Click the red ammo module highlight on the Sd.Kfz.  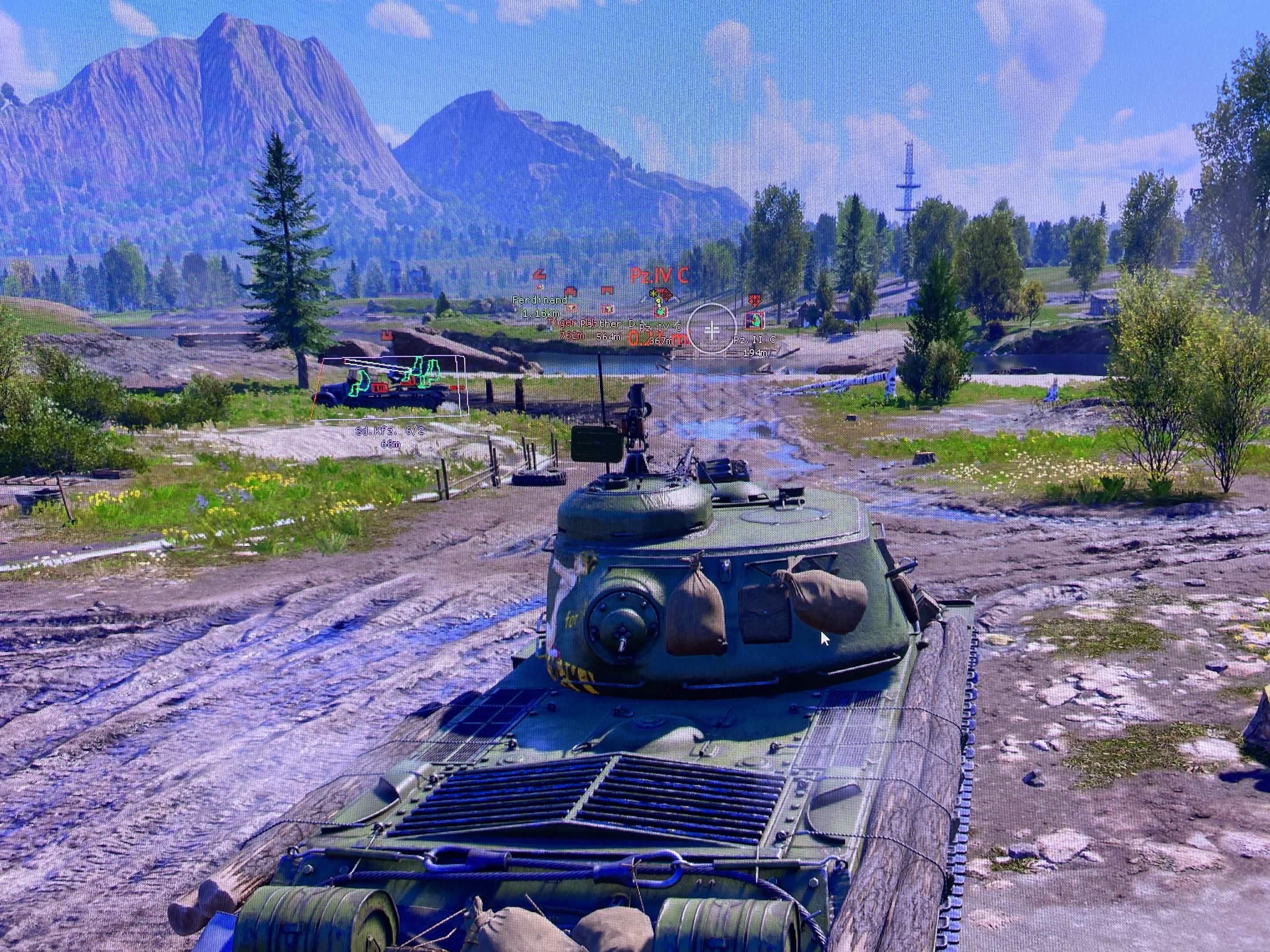click(380, 388)
